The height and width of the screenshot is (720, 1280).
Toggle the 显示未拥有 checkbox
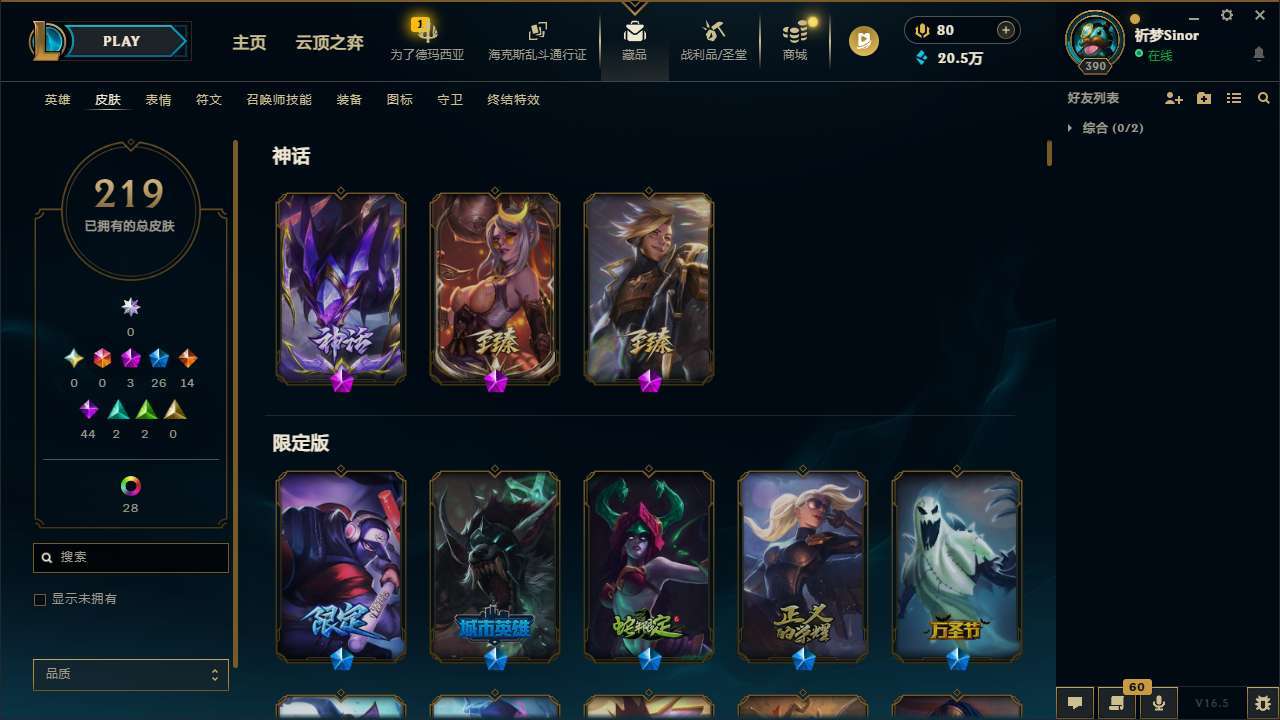pos(40,599)
